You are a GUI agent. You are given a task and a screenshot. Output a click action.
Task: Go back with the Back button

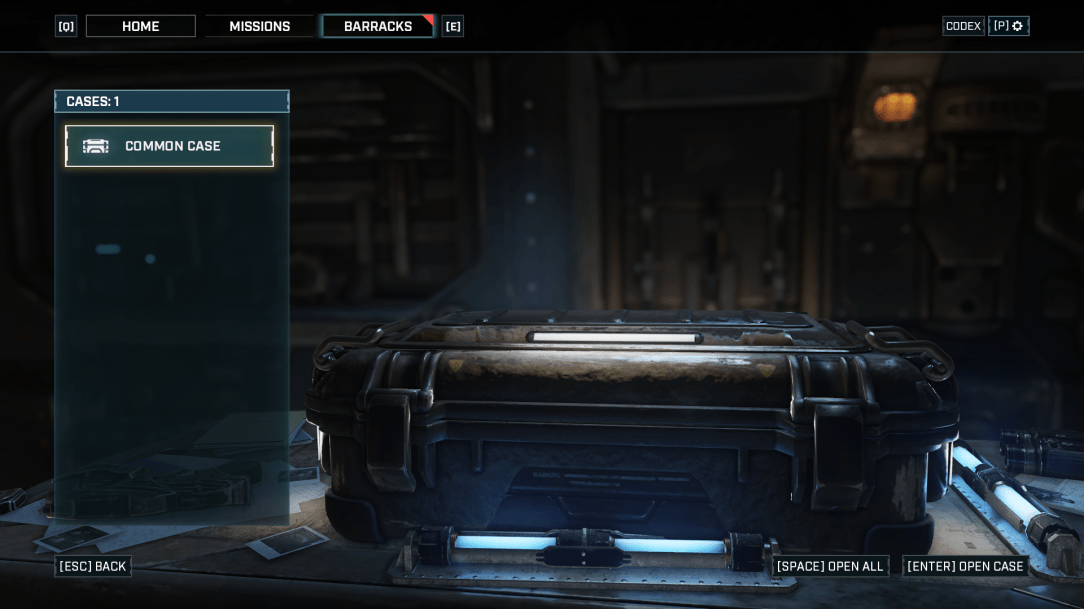93,566
